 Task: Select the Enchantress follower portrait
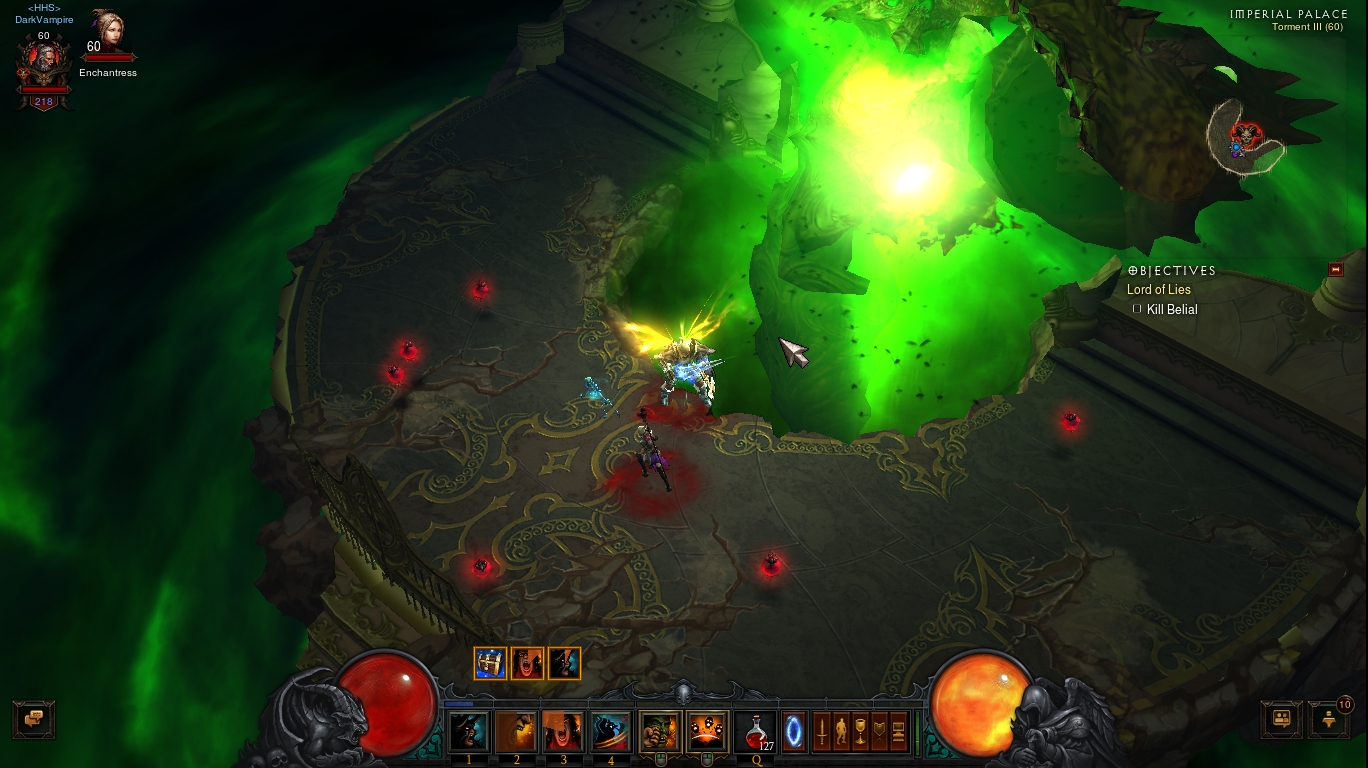pos(108,34)
